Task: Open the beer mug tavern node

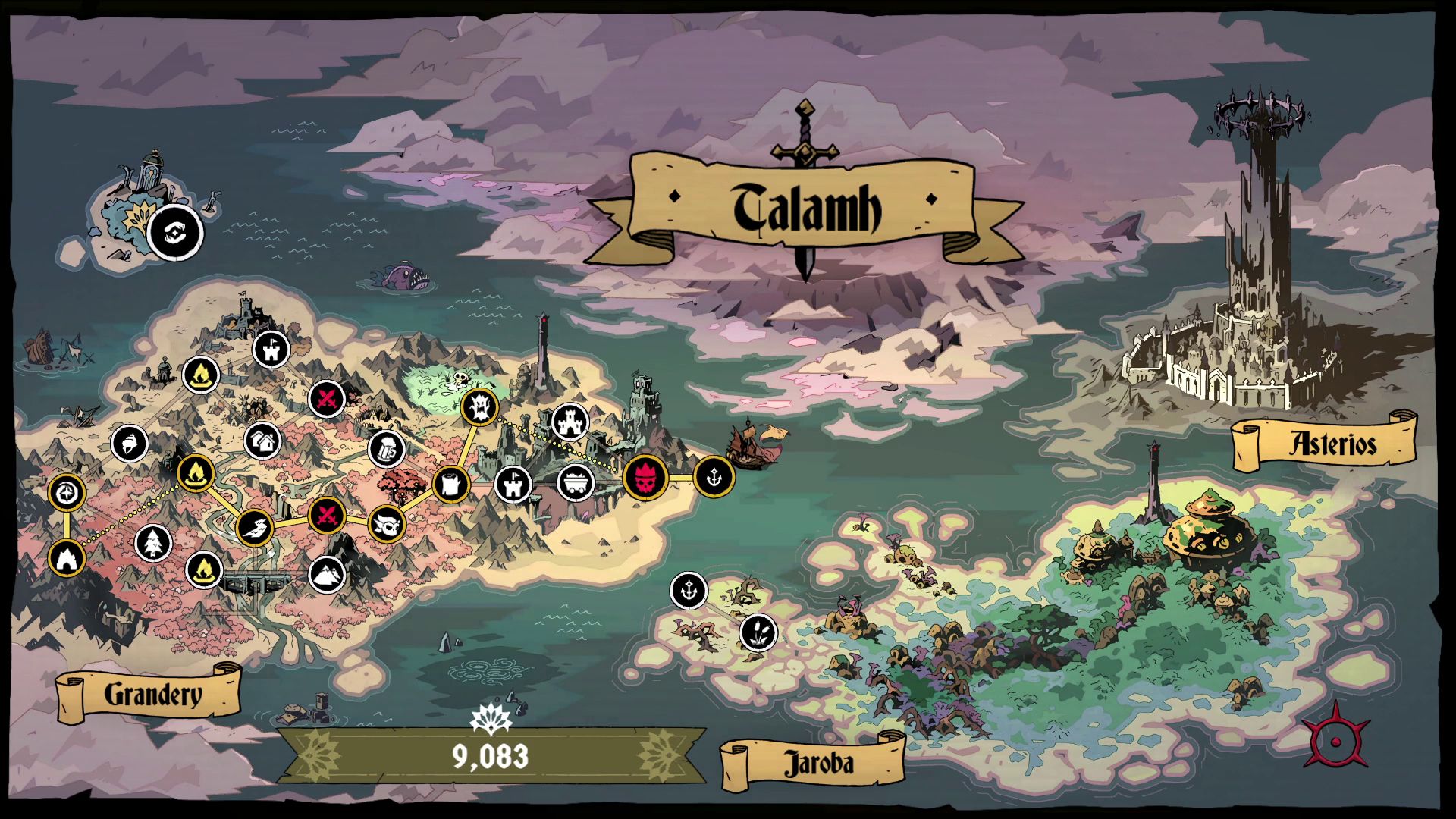Action: (386, 449)
